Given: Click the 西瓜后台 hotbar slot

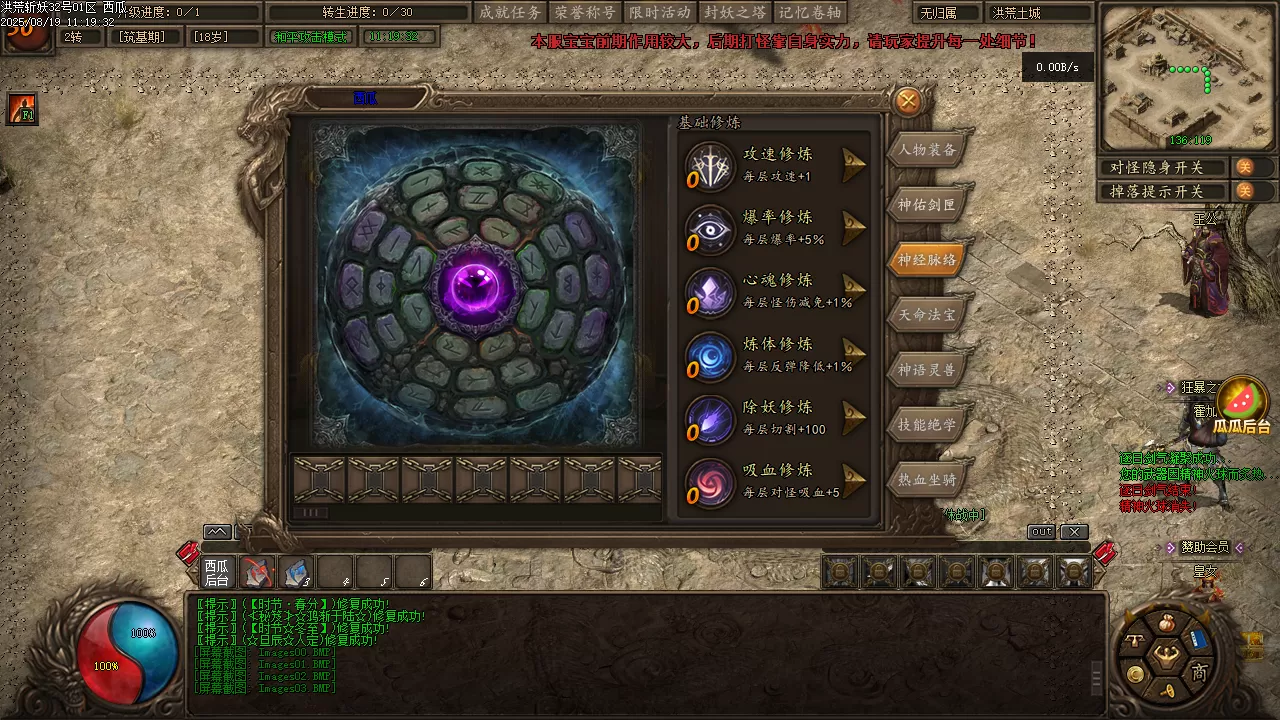Looking at the screenshot, I should pos(217,572).
